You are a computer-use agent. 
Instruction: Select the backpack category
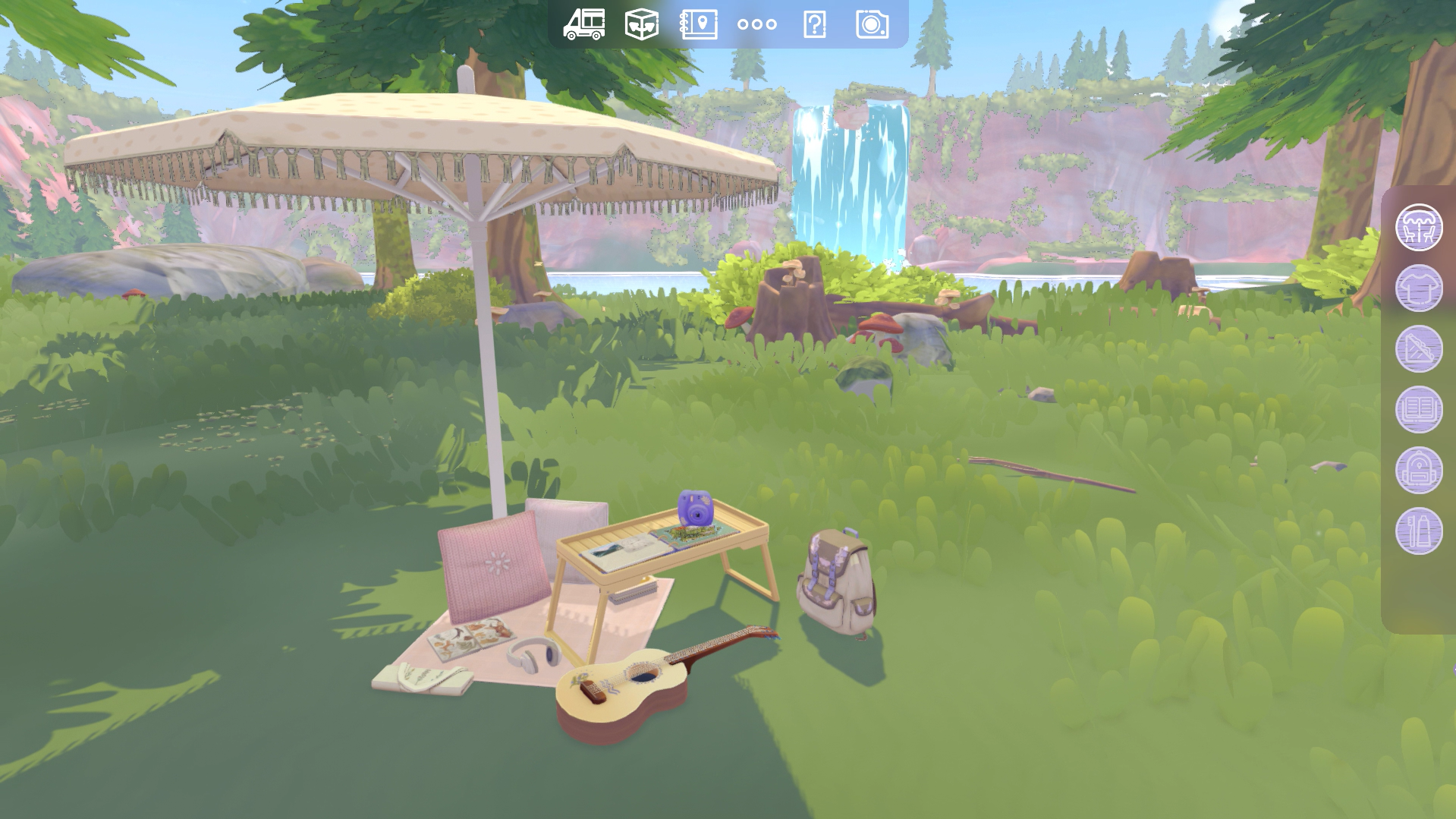1419,470
